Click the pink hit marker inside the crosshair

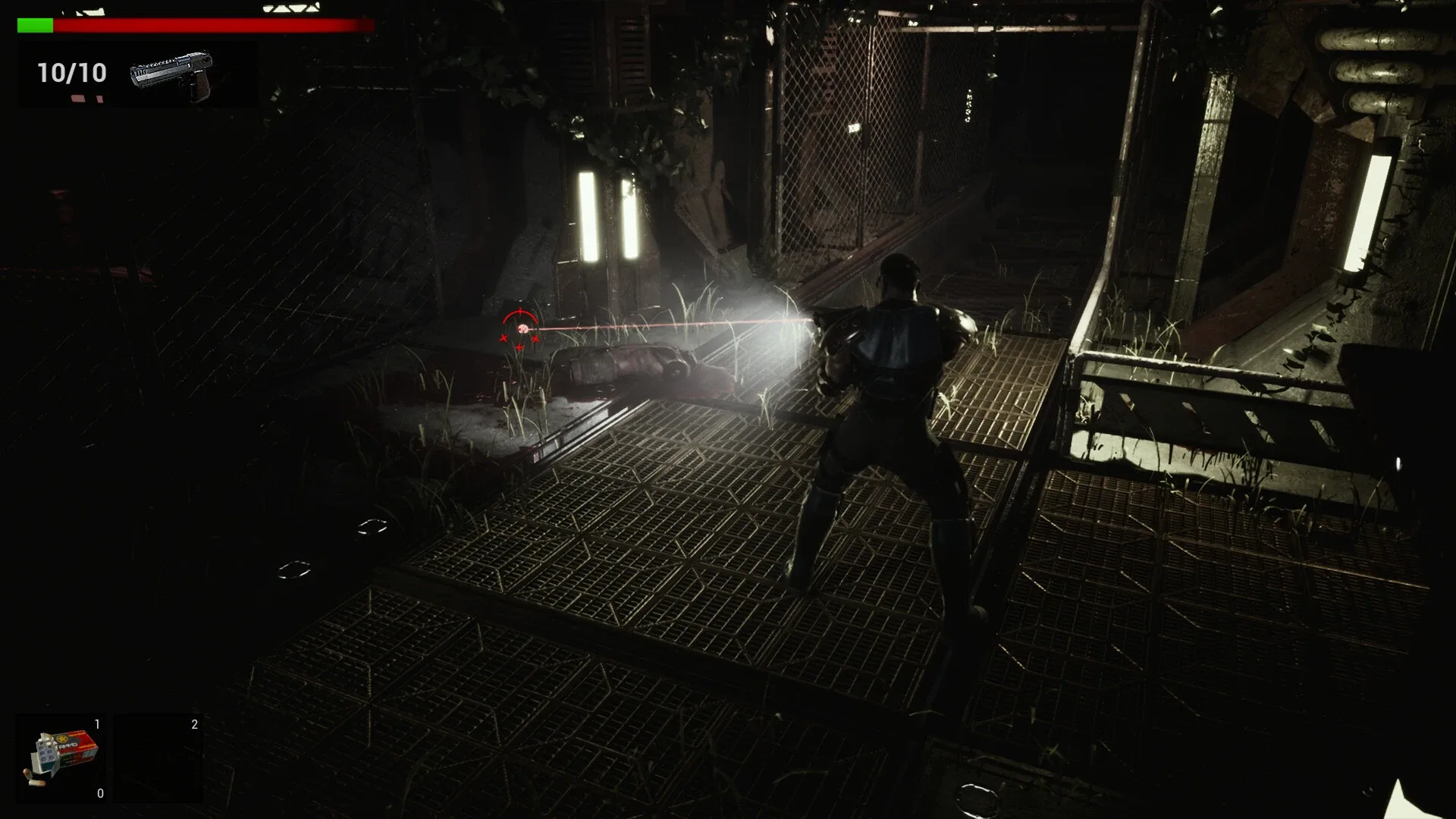pyautogui.click(x=523, y=329)
